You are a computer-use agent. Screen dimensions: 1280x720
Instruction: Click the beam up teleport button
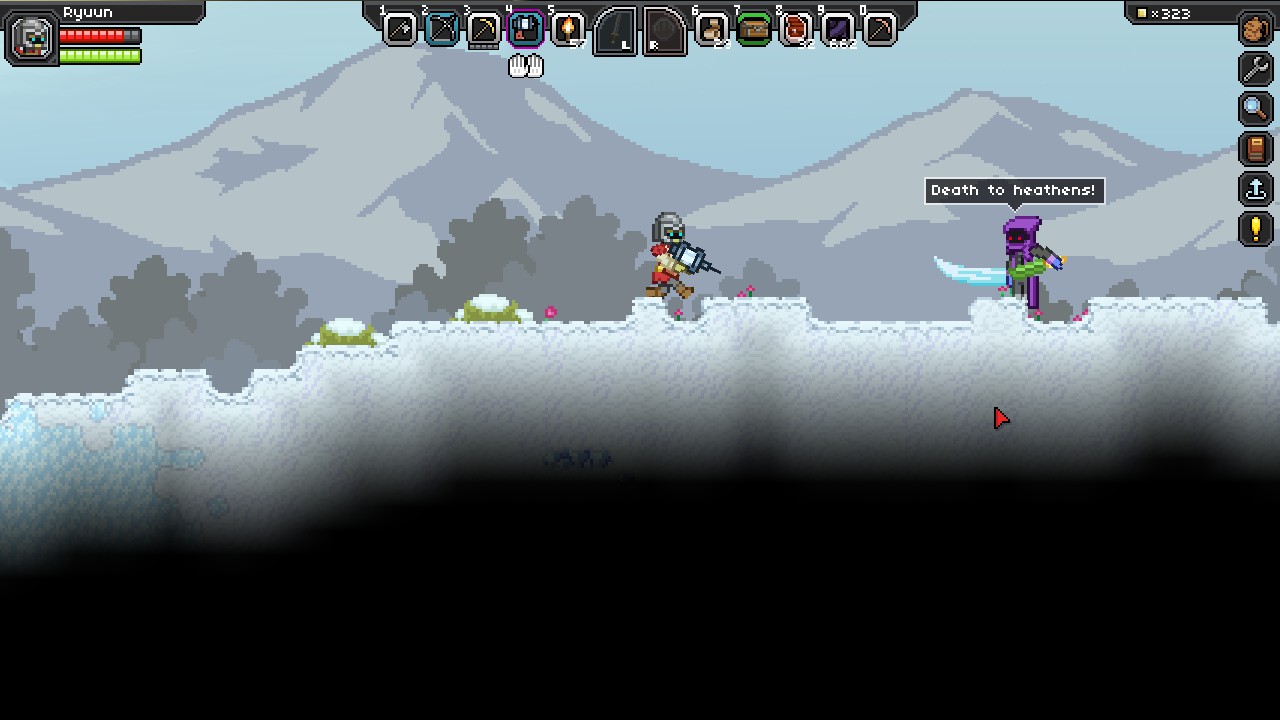pyautogui.click(x=1255, y=189)
